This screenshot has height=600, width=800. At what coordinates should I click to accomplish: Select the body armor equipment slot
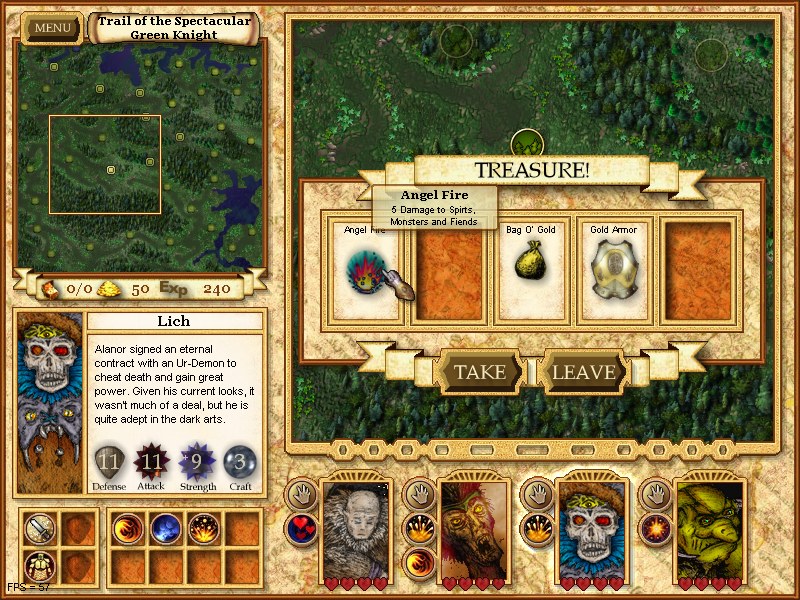click(42, 564)
